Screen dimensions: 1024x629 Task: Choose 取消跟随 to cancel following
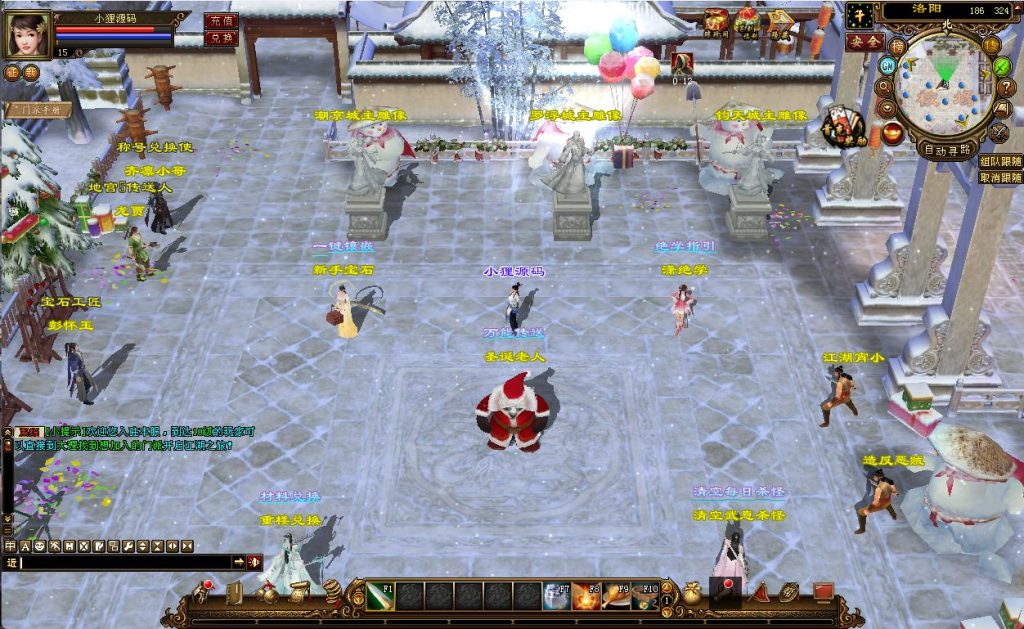[x=1000, y=177]
